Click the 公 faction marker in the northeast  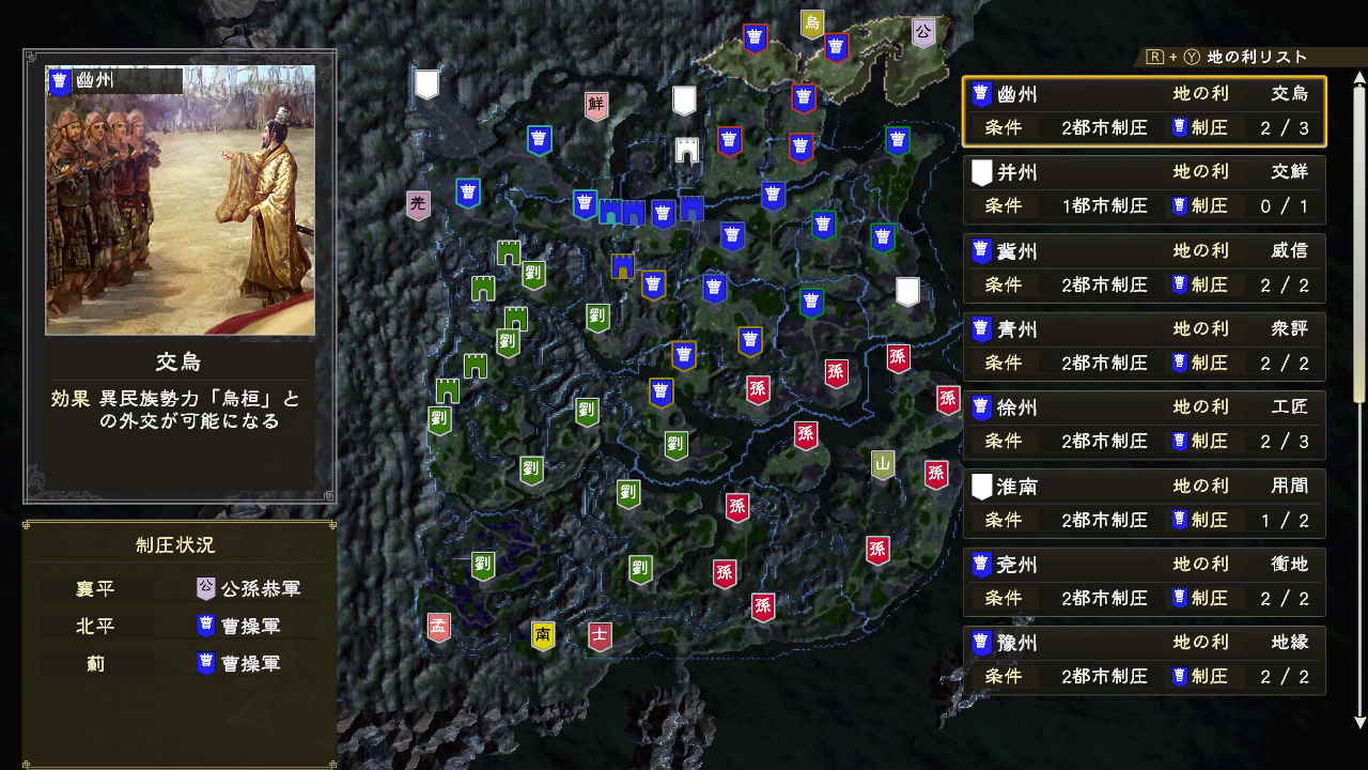923,28
